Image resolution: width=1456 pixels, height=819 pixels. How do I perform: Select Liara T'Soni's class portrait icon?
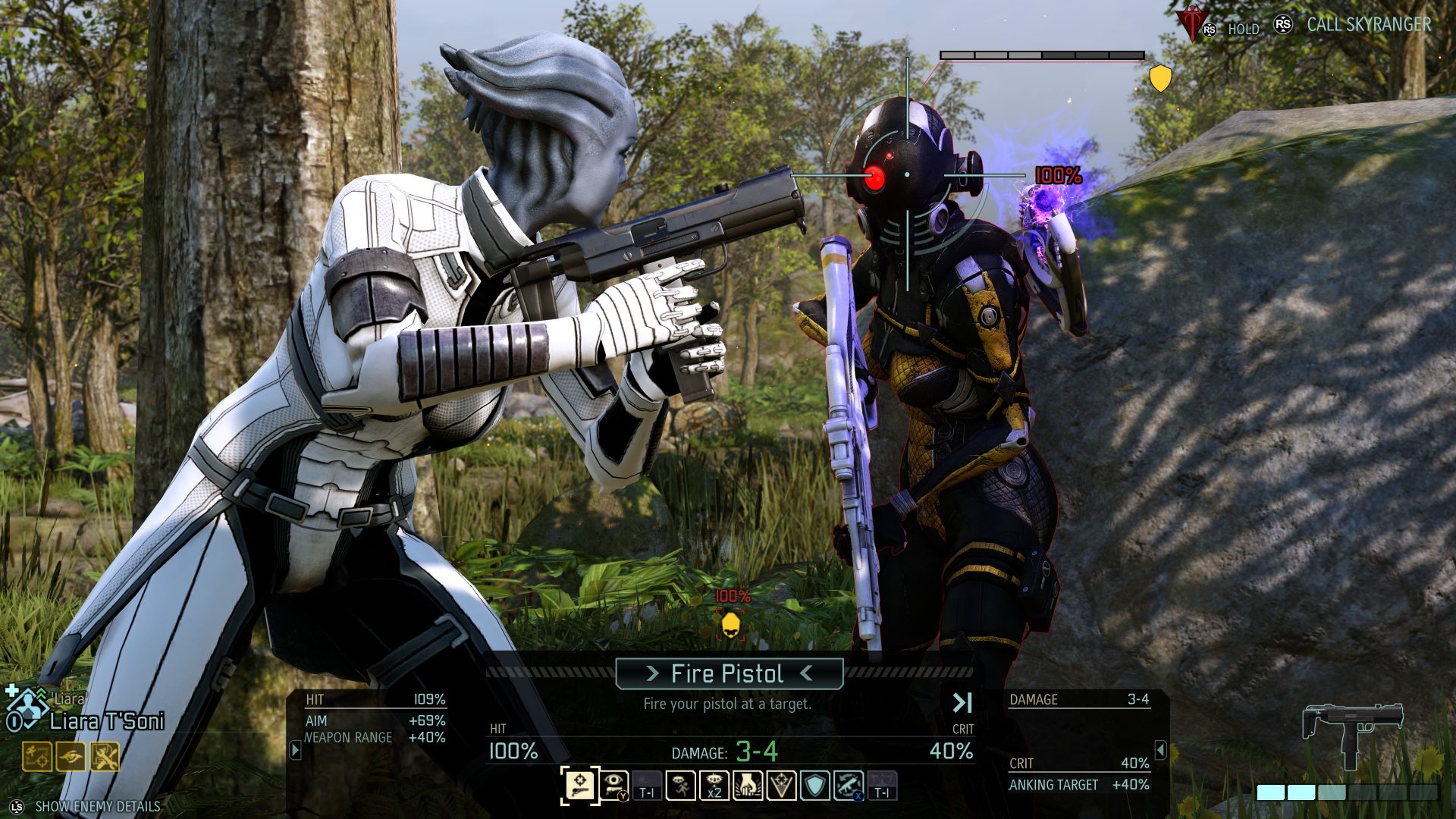(x=27, y=711)
